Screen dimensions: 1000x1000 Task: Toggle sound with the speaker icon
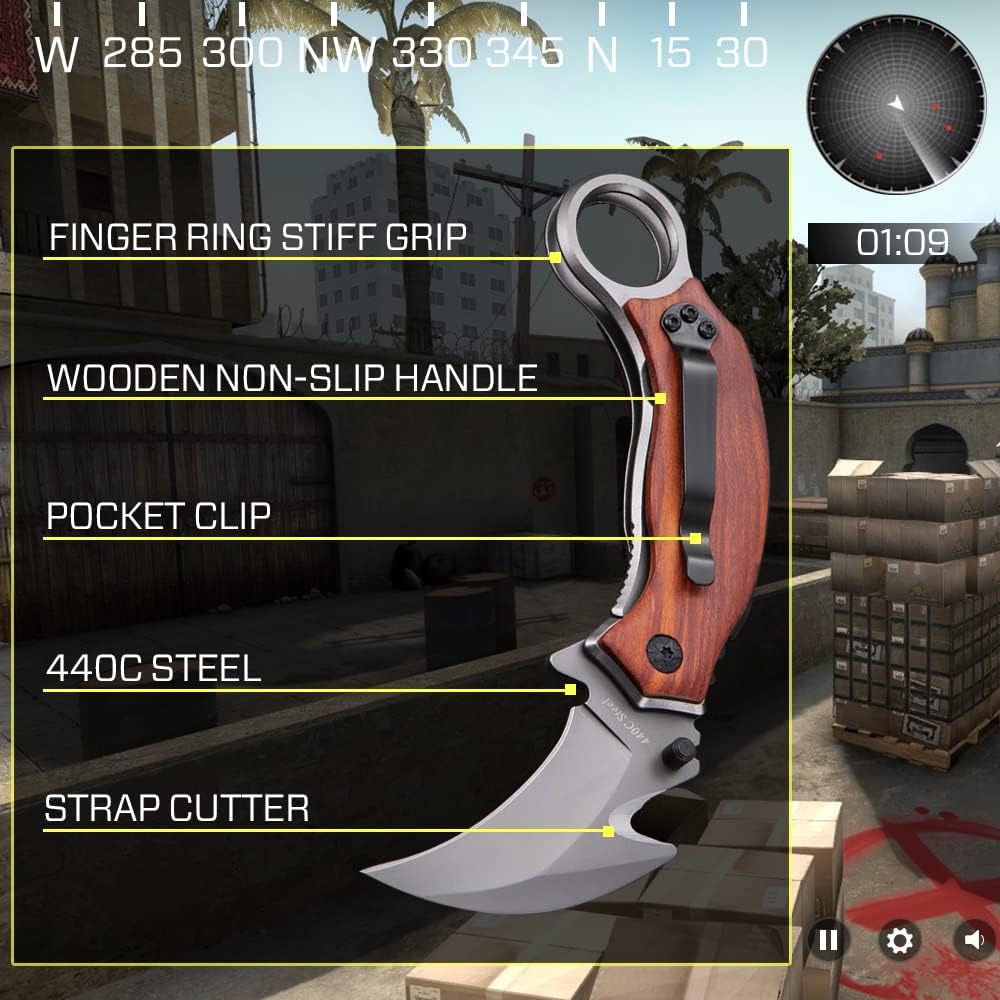pos(974,940)
